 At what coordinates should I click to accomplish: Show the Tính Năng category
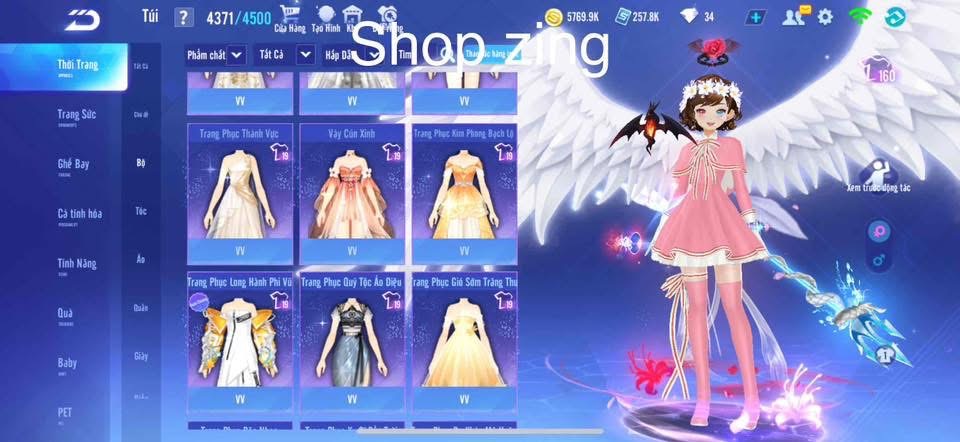pyautogui.click(x=77, y=264)
